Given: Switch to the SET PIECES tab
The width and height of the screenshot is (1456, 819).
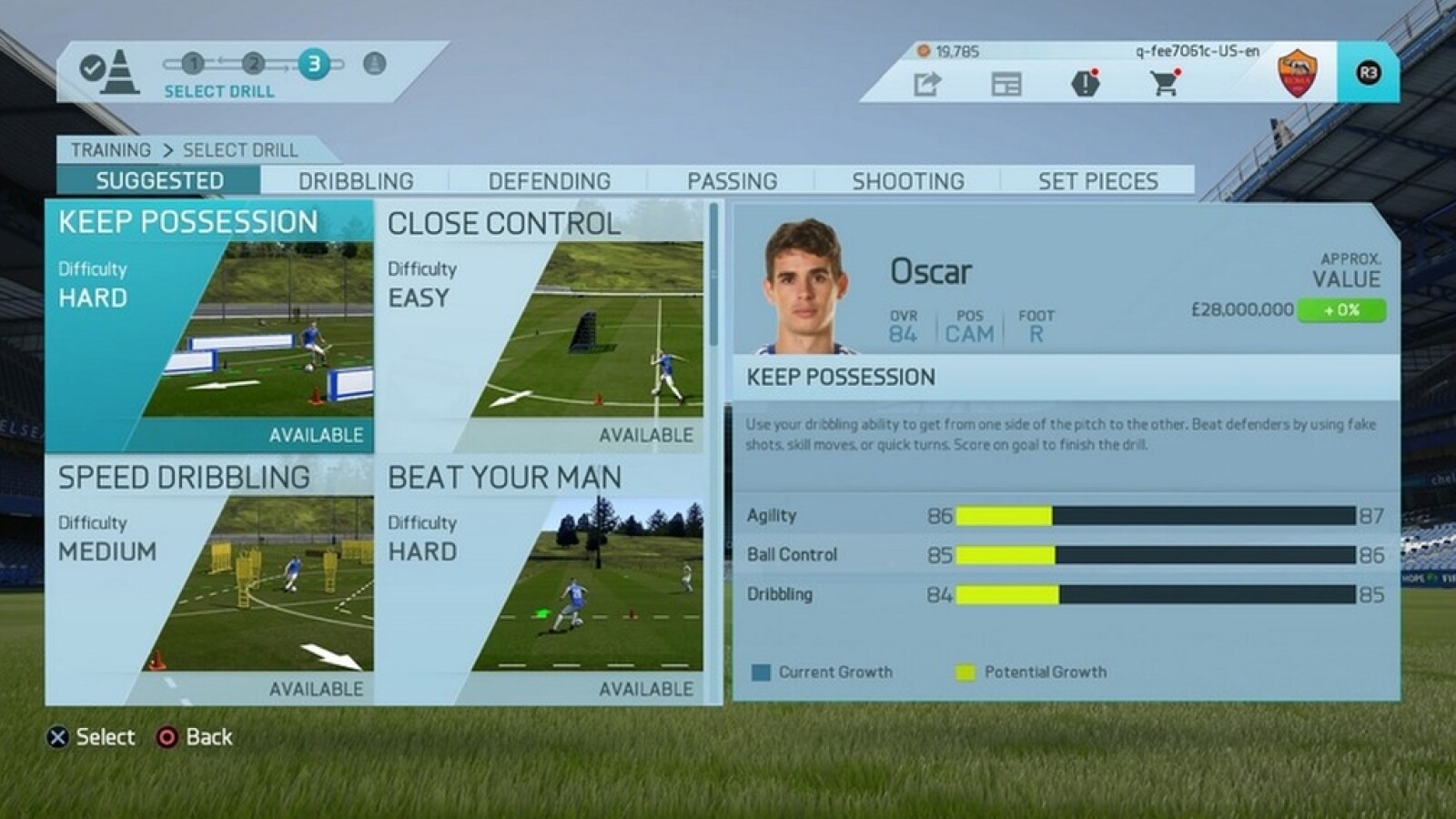Looking at the screenshot, I should 1097,180.
